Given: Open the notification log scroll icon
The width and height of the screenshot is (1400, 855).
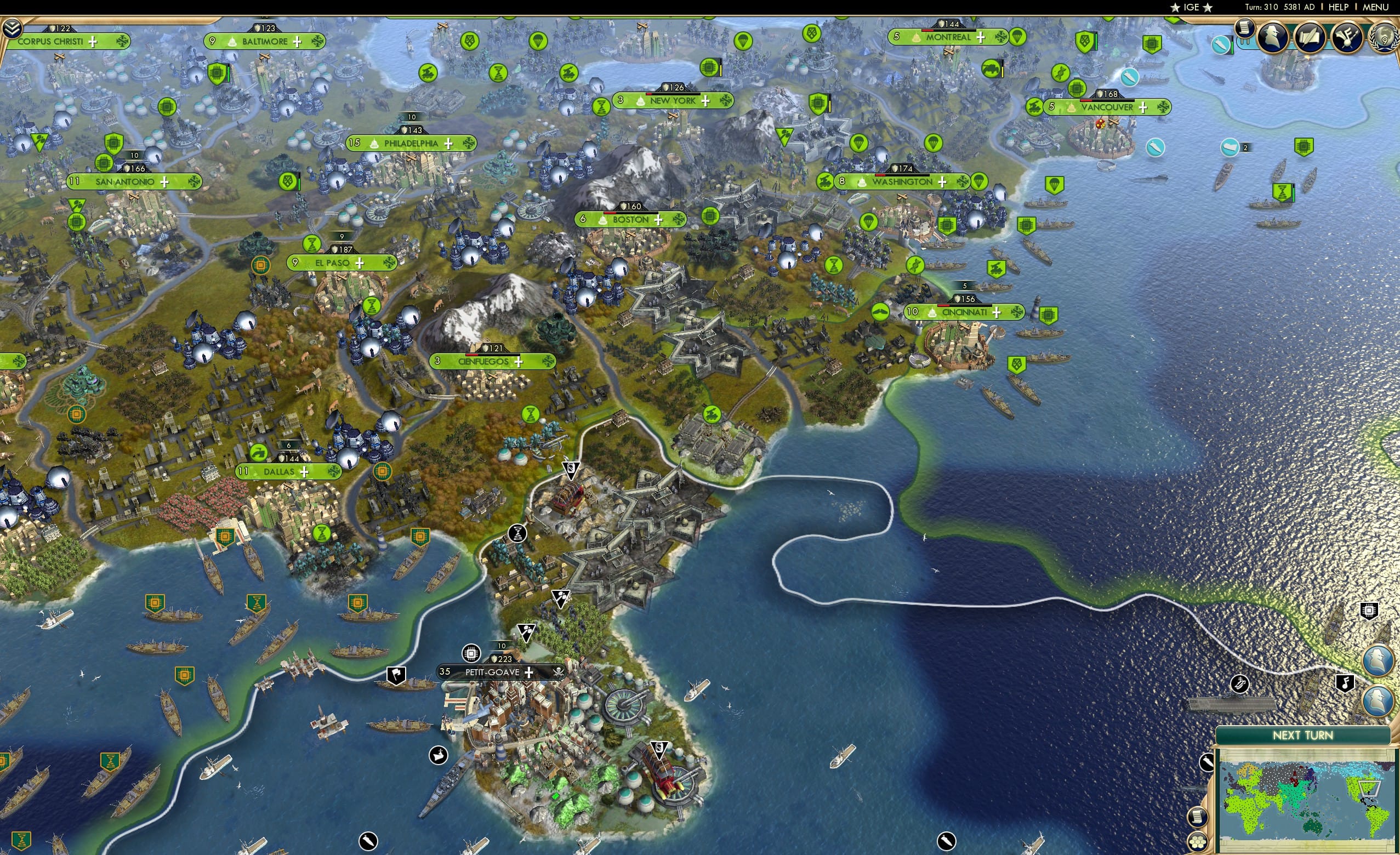Looking at the screenshot, I should (x=1245, y=31).
